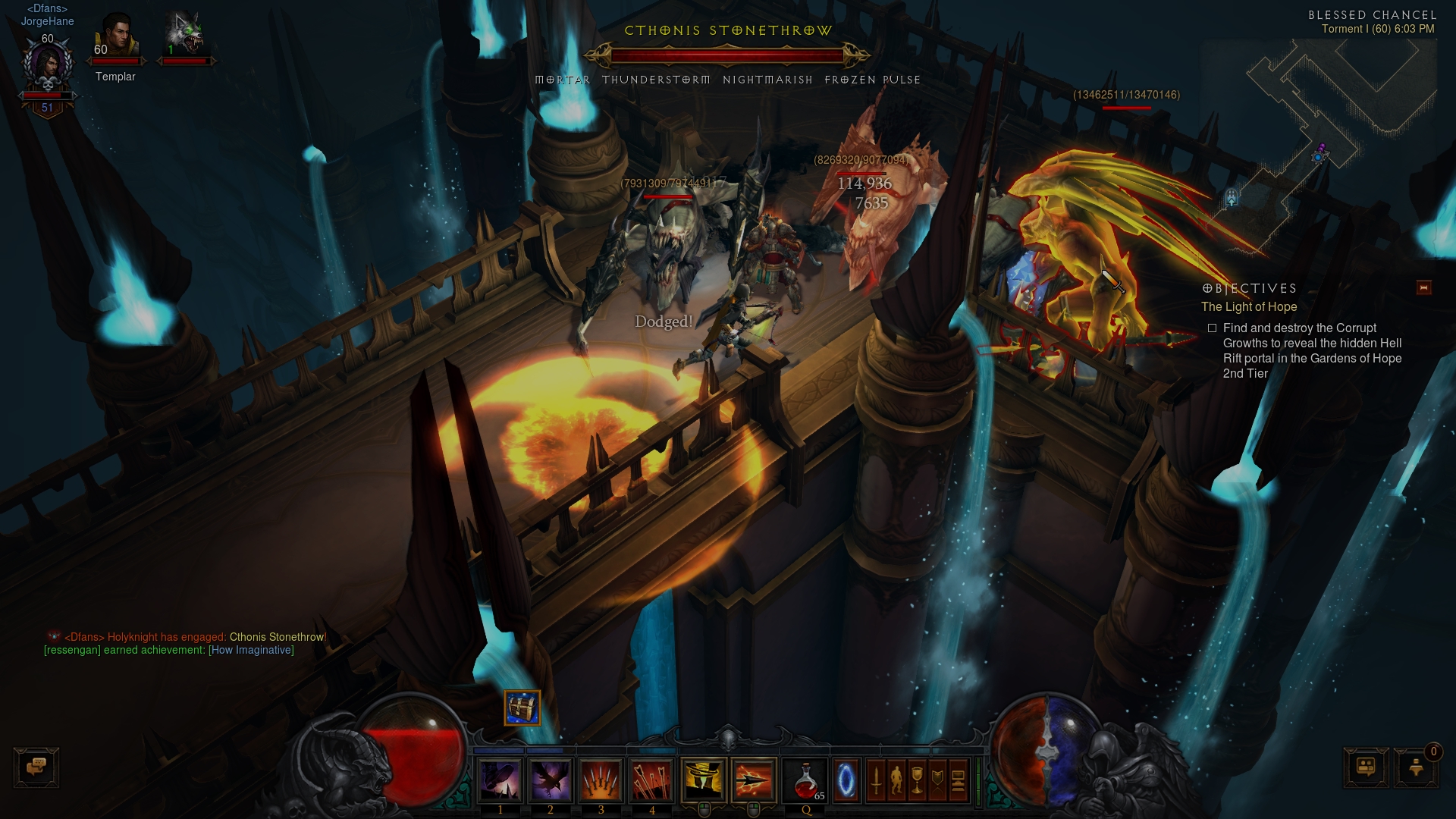Image resolution: width=1456 pixels, height=819 pixels.
Task: Activate the boot-and-spikes skill in slot 1
Action: (x=500, y=780)
